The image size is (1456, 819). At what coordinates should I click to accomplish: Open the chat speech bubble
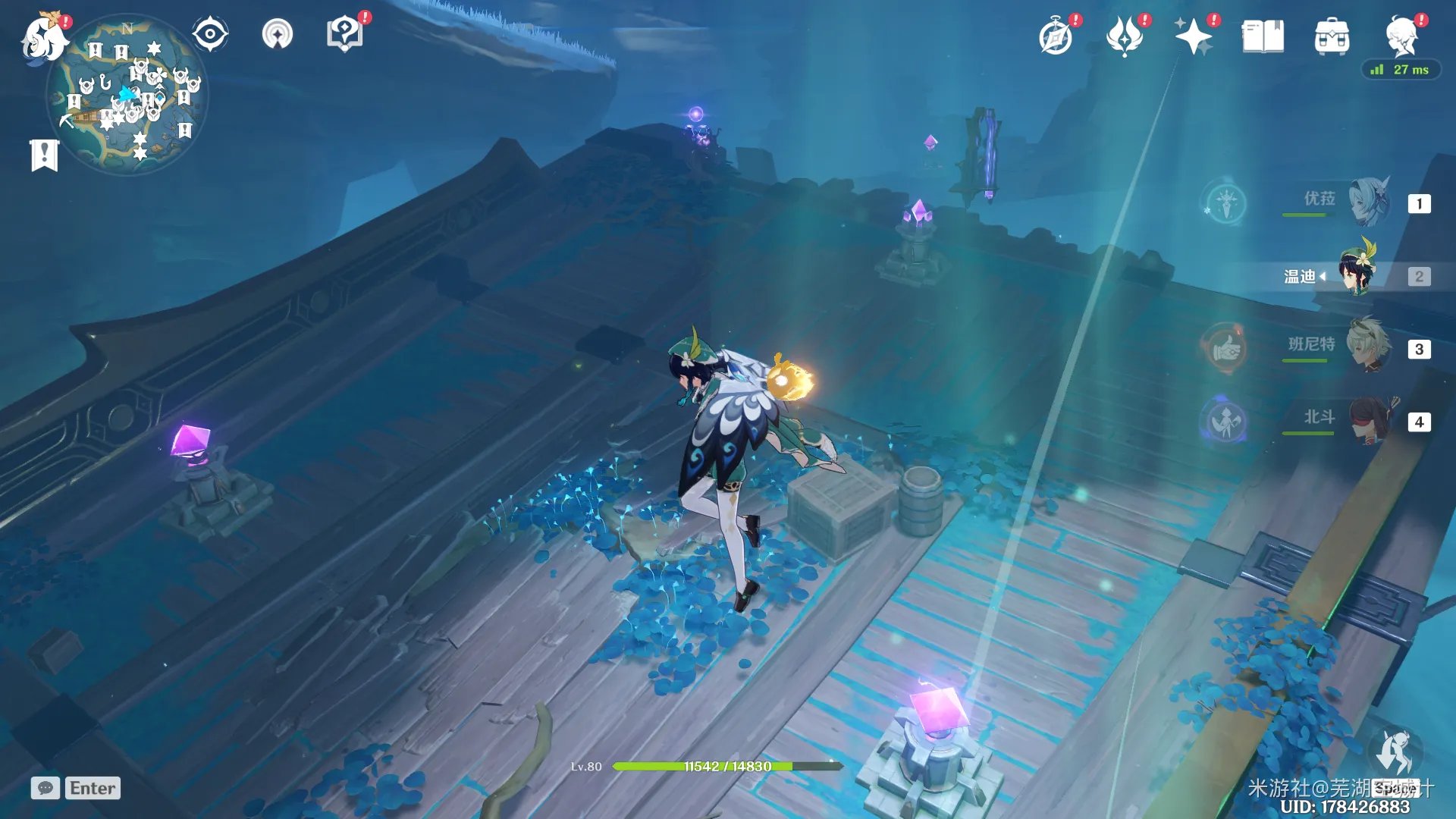(45, 788)
